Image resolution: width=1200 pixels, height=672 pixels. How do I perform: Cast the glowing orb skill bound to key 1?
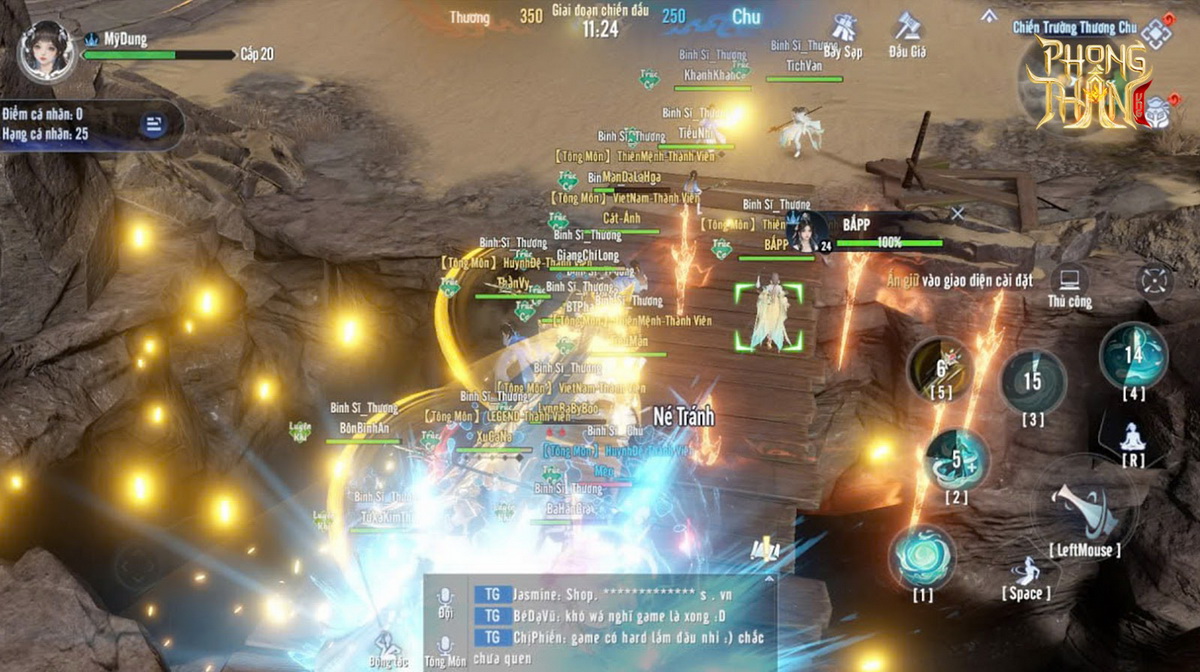click(921, 556)
